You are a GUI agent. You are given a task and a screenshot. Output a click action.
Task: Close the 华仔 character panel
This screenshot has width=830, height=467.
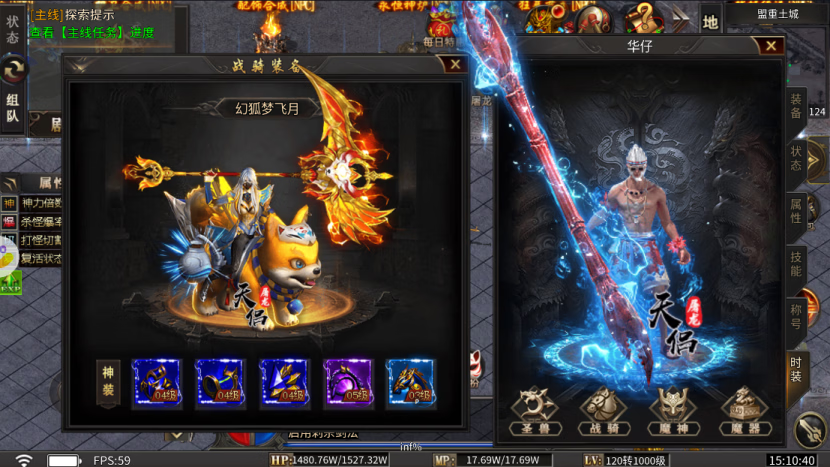[x=770, y=46]
